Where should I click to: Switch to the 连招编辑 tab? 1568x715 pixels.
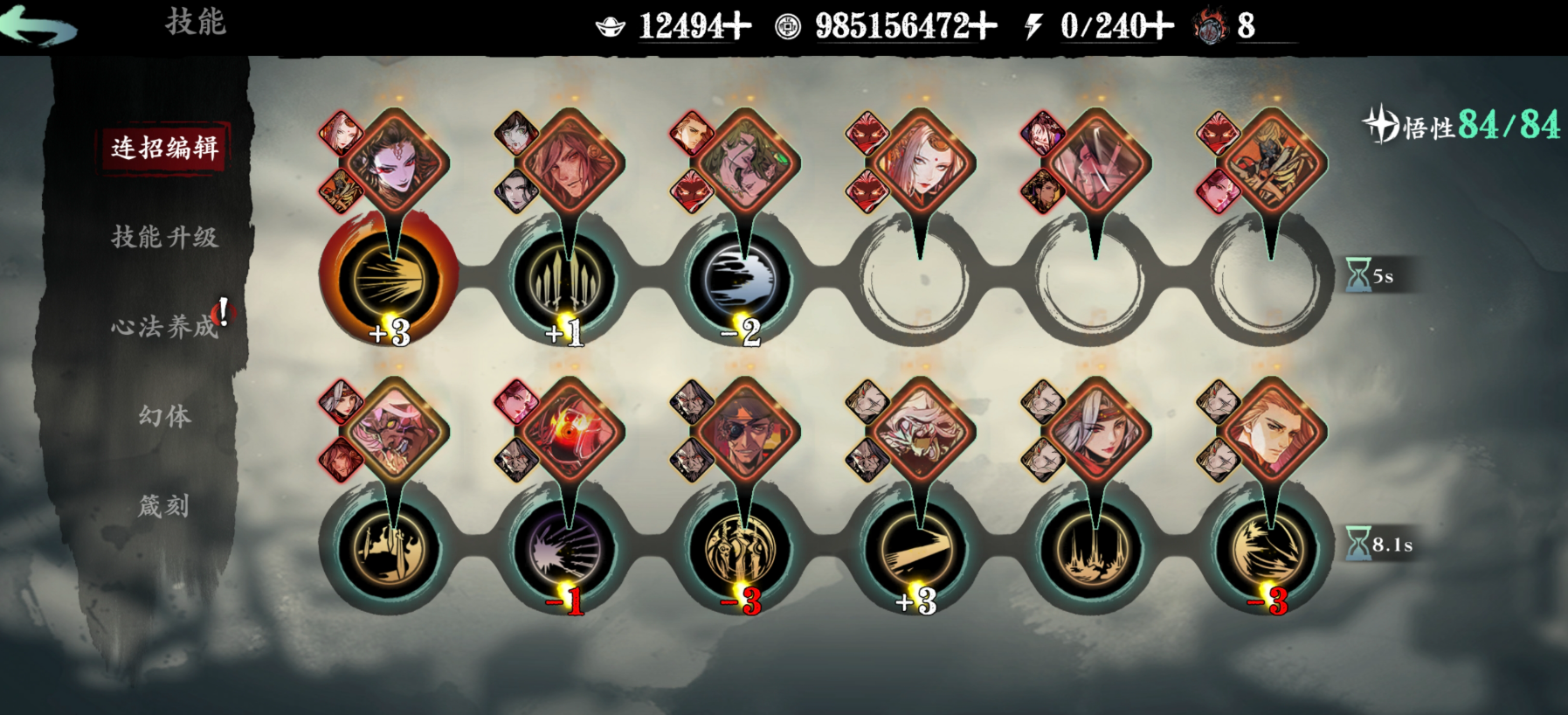point(164,148)
